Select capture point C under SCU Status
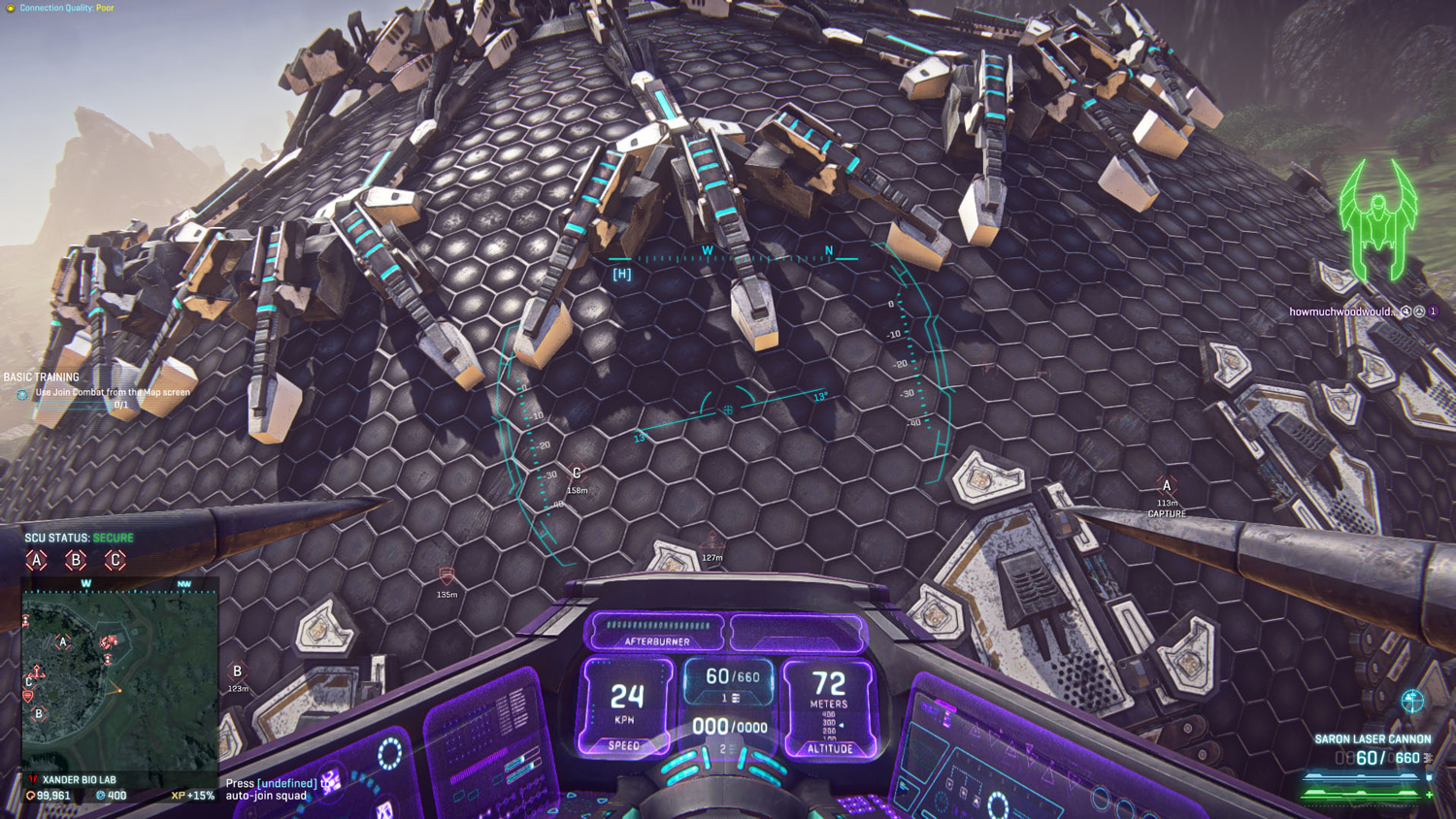Viewport: 1456px width, 819px height. coord(115,560)
